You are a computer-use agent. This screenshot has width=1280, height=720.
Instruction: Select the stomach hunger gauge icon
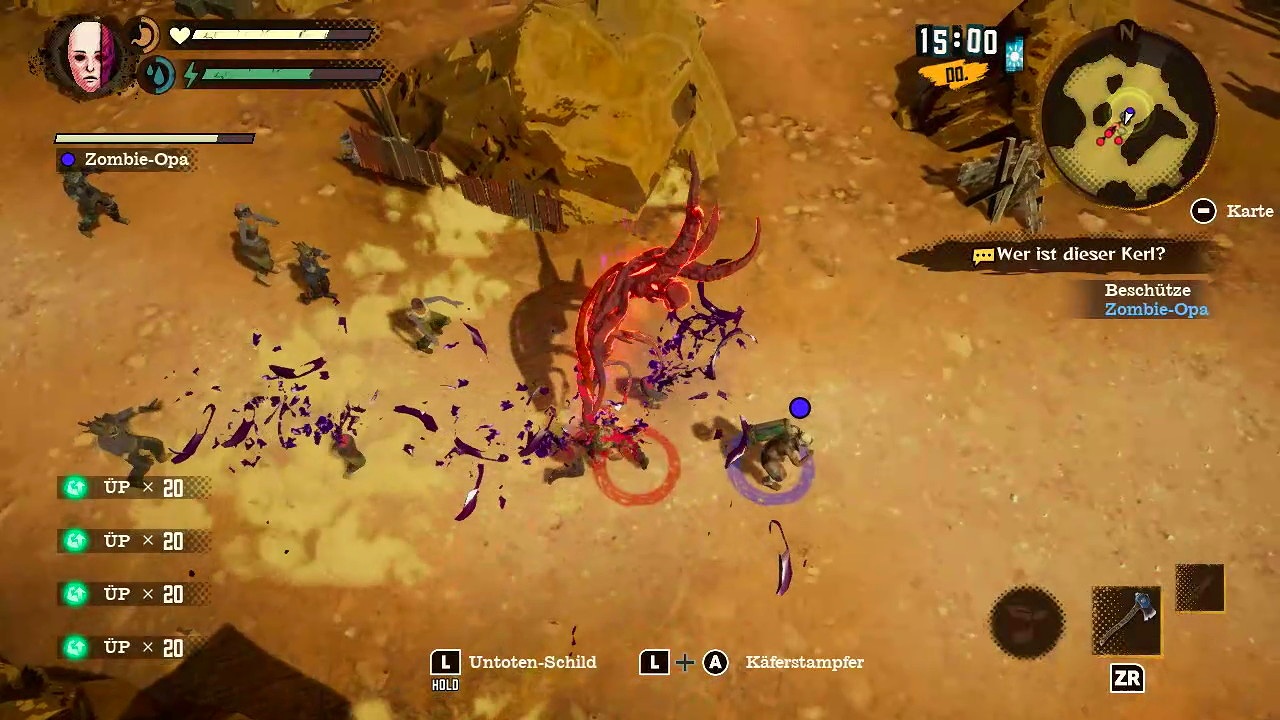(145, 35)
